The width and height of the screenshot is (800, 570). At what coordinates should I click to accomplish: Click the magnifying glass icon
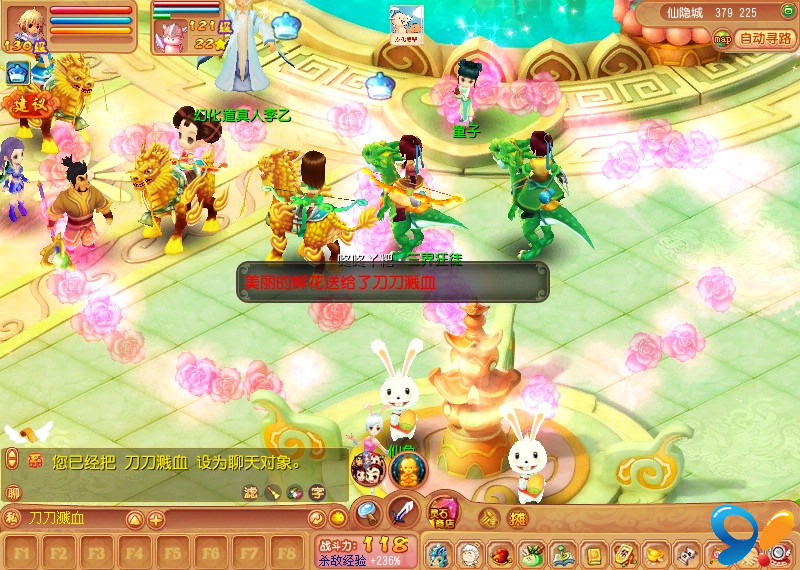click(367, 514)
